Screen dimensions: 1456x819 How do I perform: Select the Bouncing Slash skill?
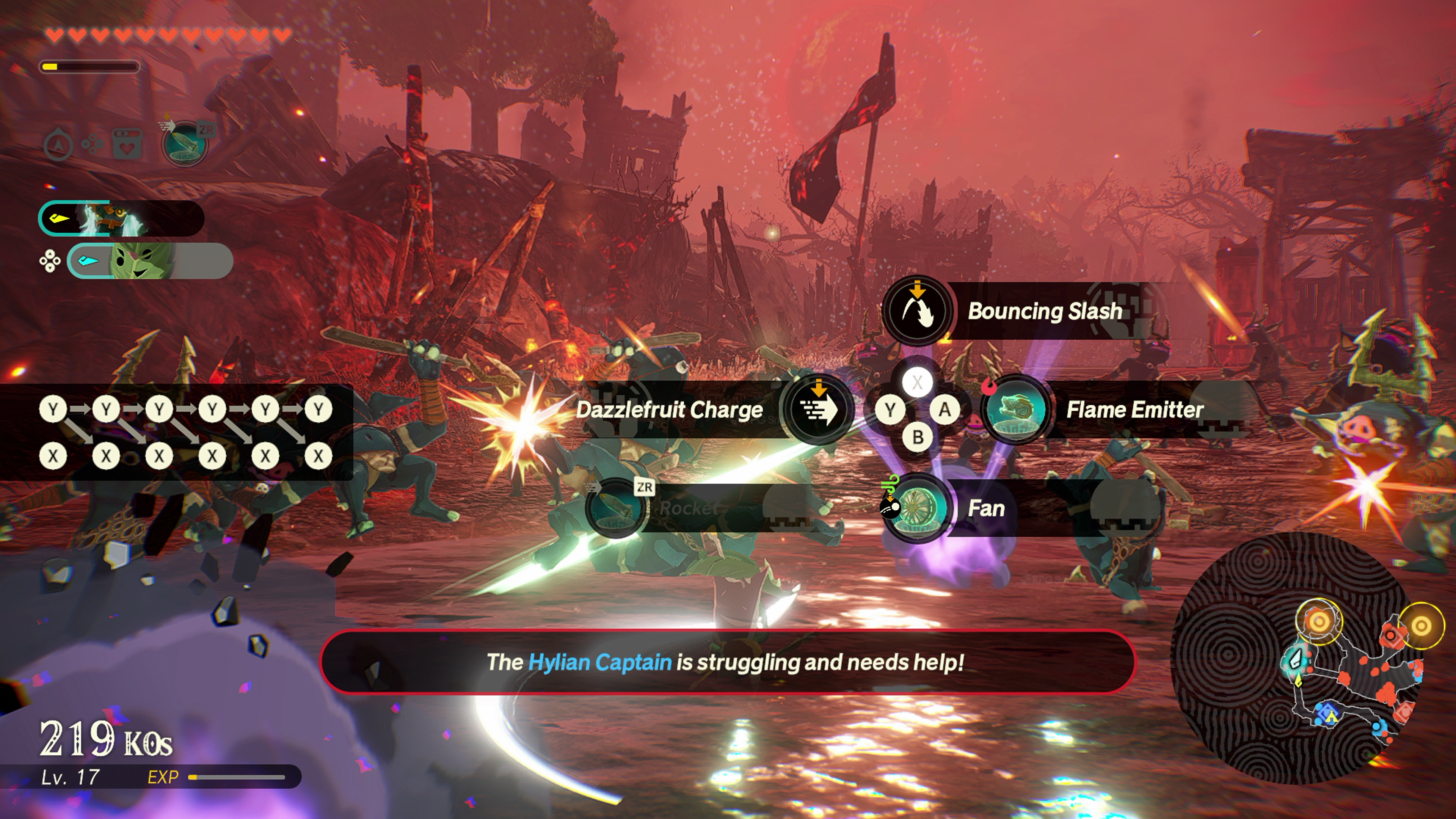pyautogui.click(x=917, y=310)
